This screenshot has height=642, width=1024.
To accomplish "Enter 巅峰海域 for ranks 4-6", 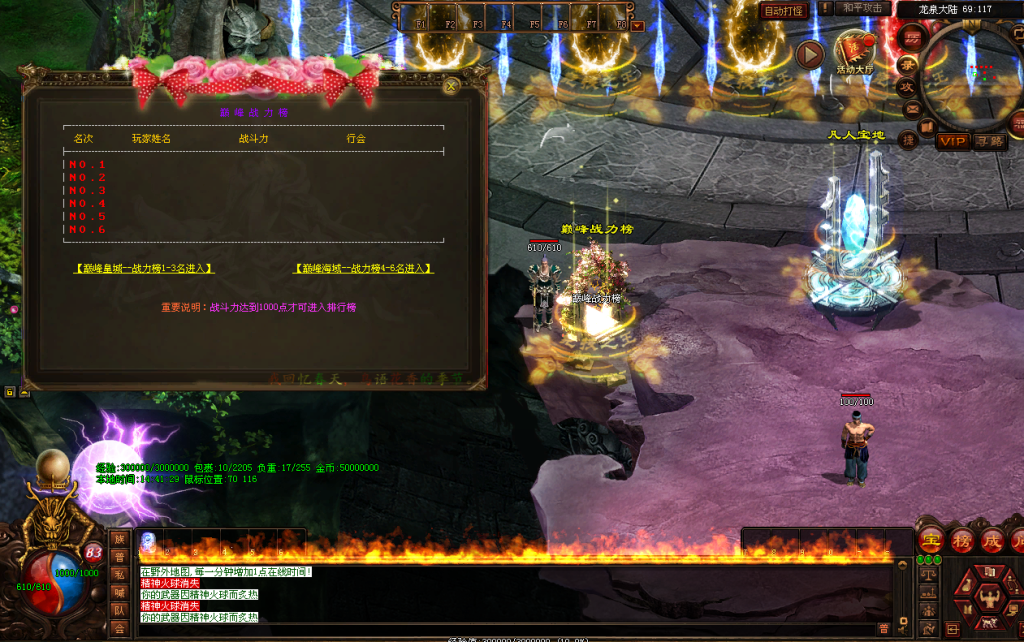I will (x=364, y=268).
